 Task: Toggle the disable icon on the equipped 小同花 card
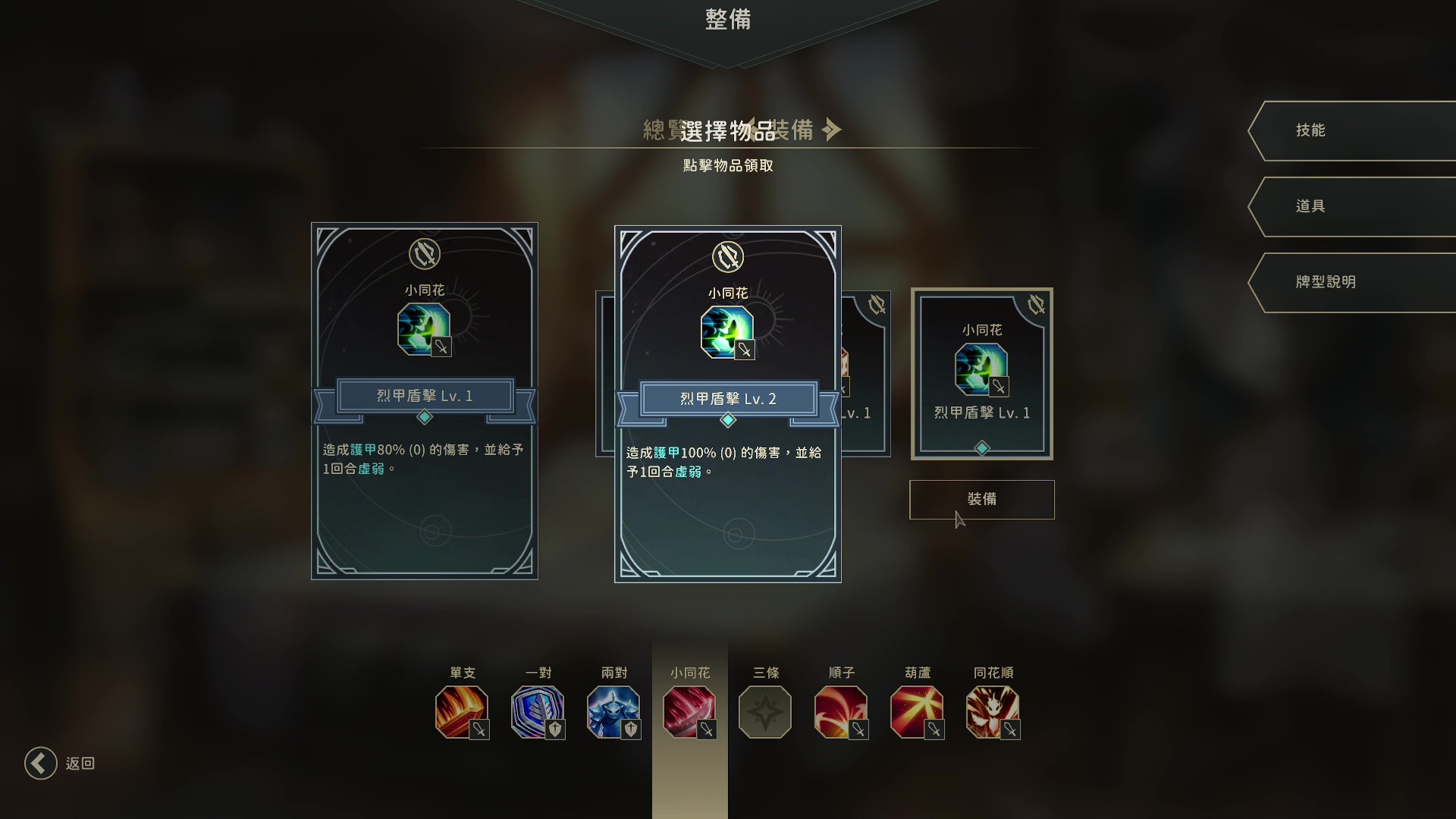[1037, 304]
